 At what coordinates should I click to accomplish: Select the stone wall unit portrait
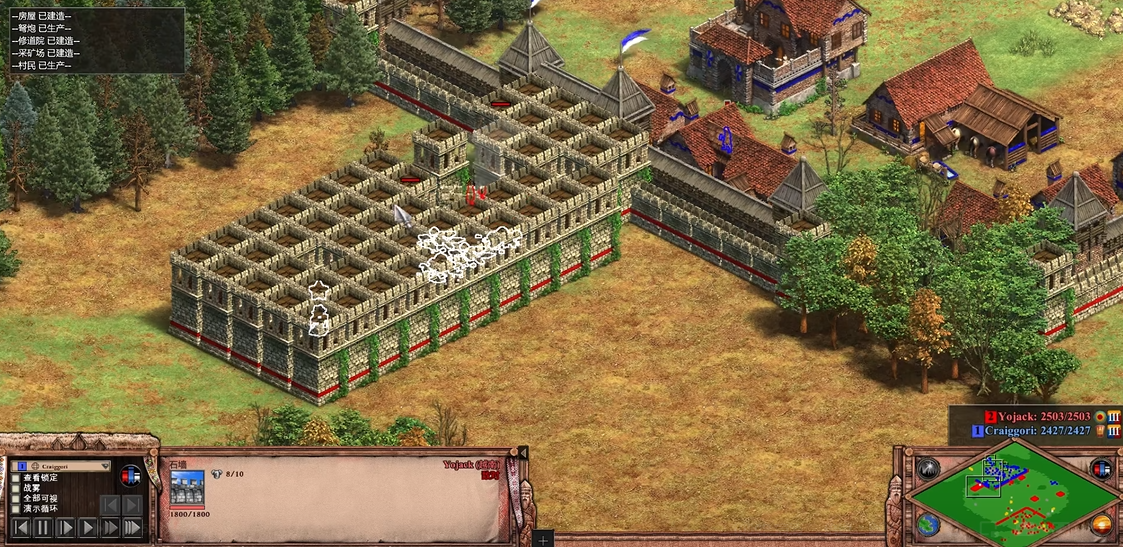click(187, 488)
